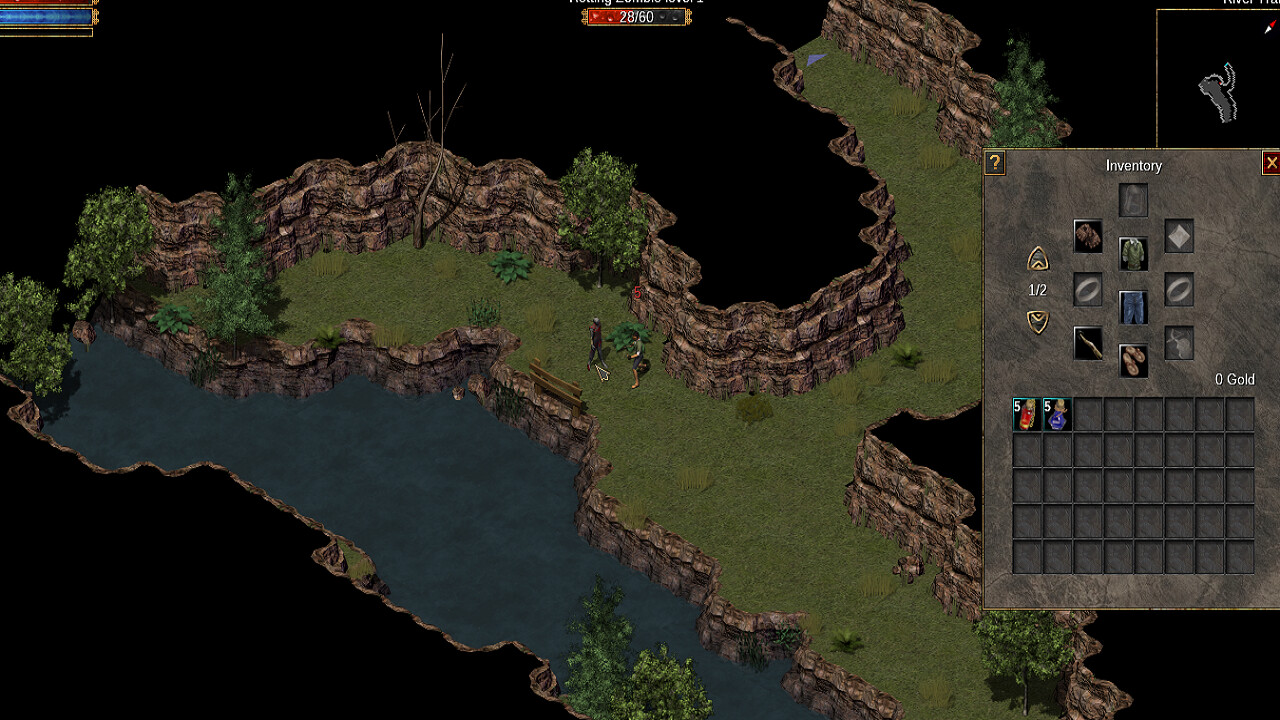The height and width of the screenshot is (720, 1280).
Task: Click the faded crossbow equipment slot
Action: tap(1178, 344)
